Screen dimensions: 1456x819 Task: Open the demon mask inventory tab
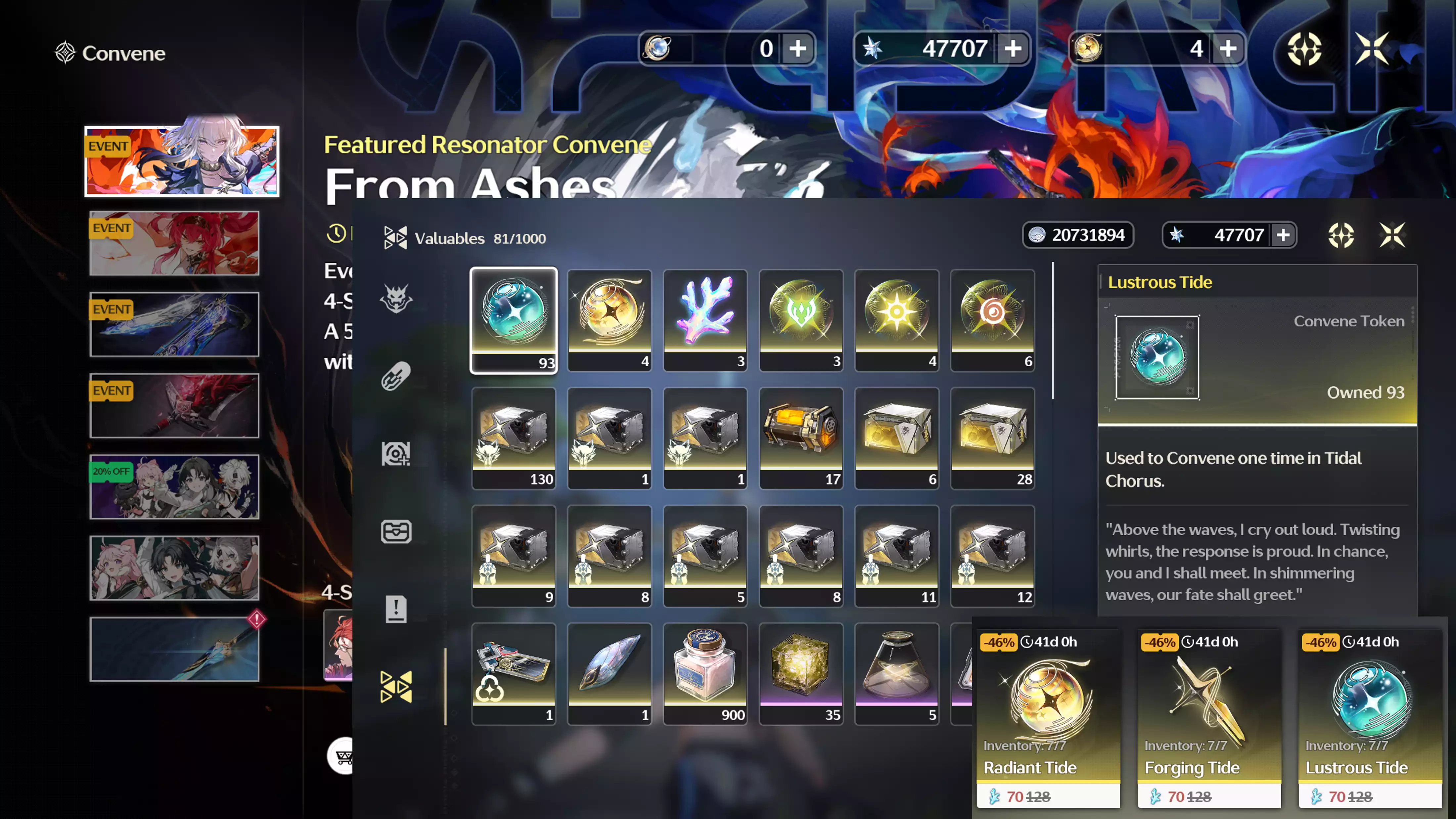pyautogui.click(x=396, y=298)
